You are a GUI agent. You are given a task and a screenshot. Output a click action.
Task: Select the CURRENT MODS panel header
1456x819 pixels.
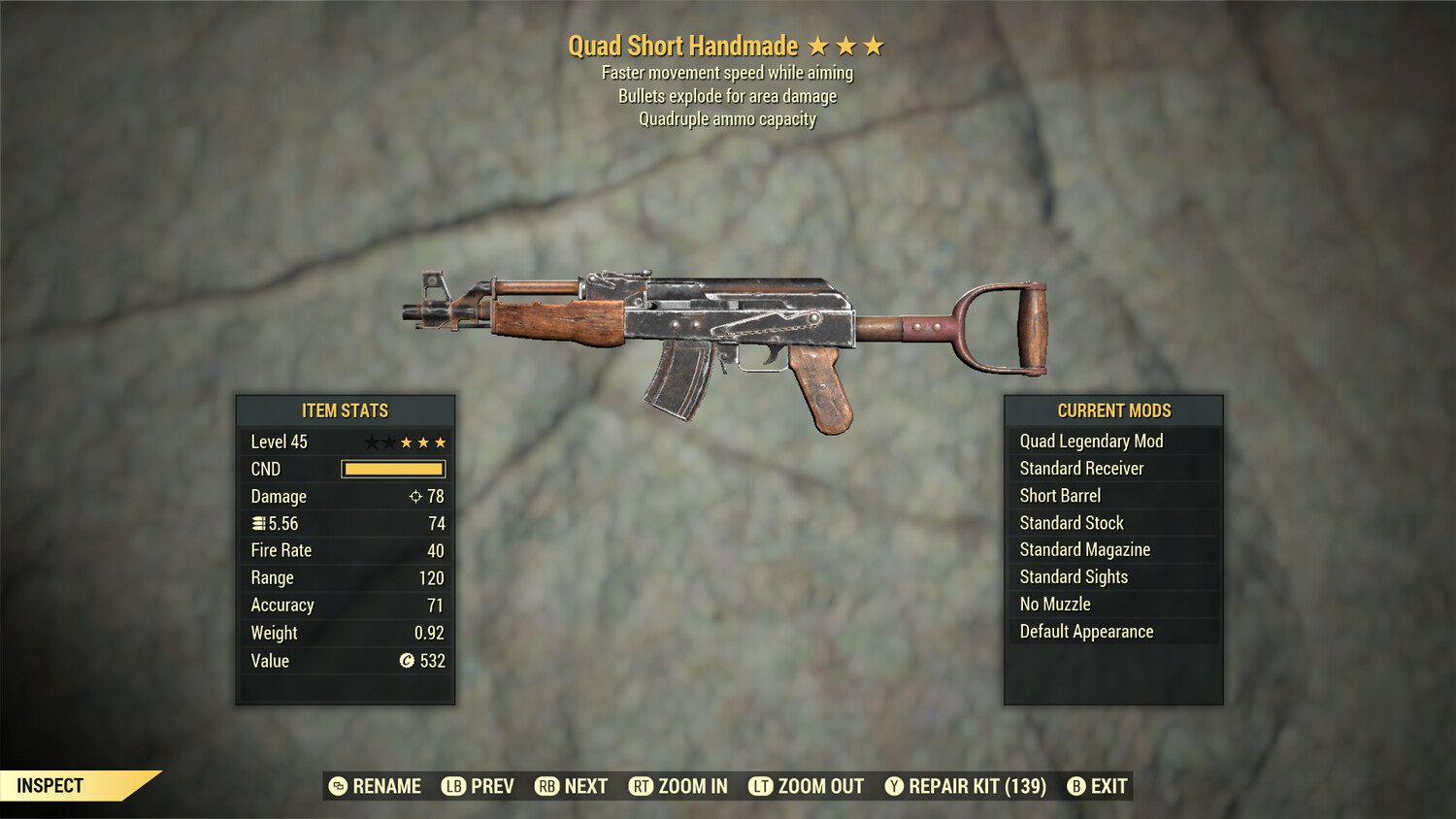(x=1112, y=410)
